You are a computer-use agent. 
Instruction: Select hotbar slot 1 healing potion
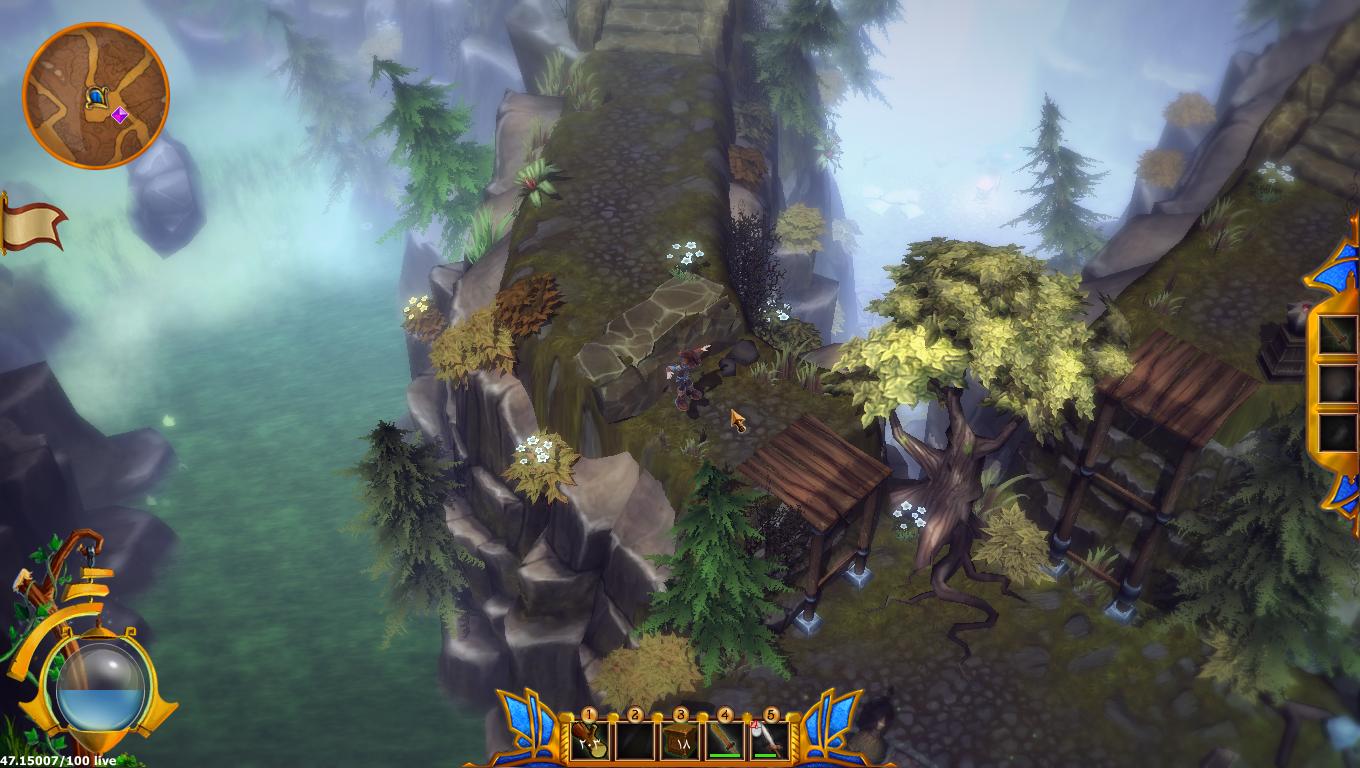click(x=590, y=740)
